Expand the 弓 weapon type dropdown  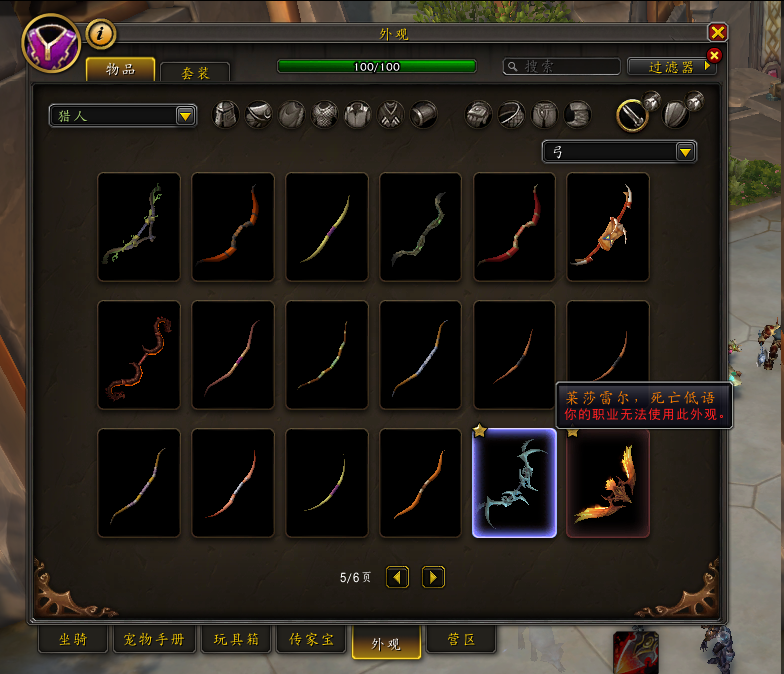619,152
